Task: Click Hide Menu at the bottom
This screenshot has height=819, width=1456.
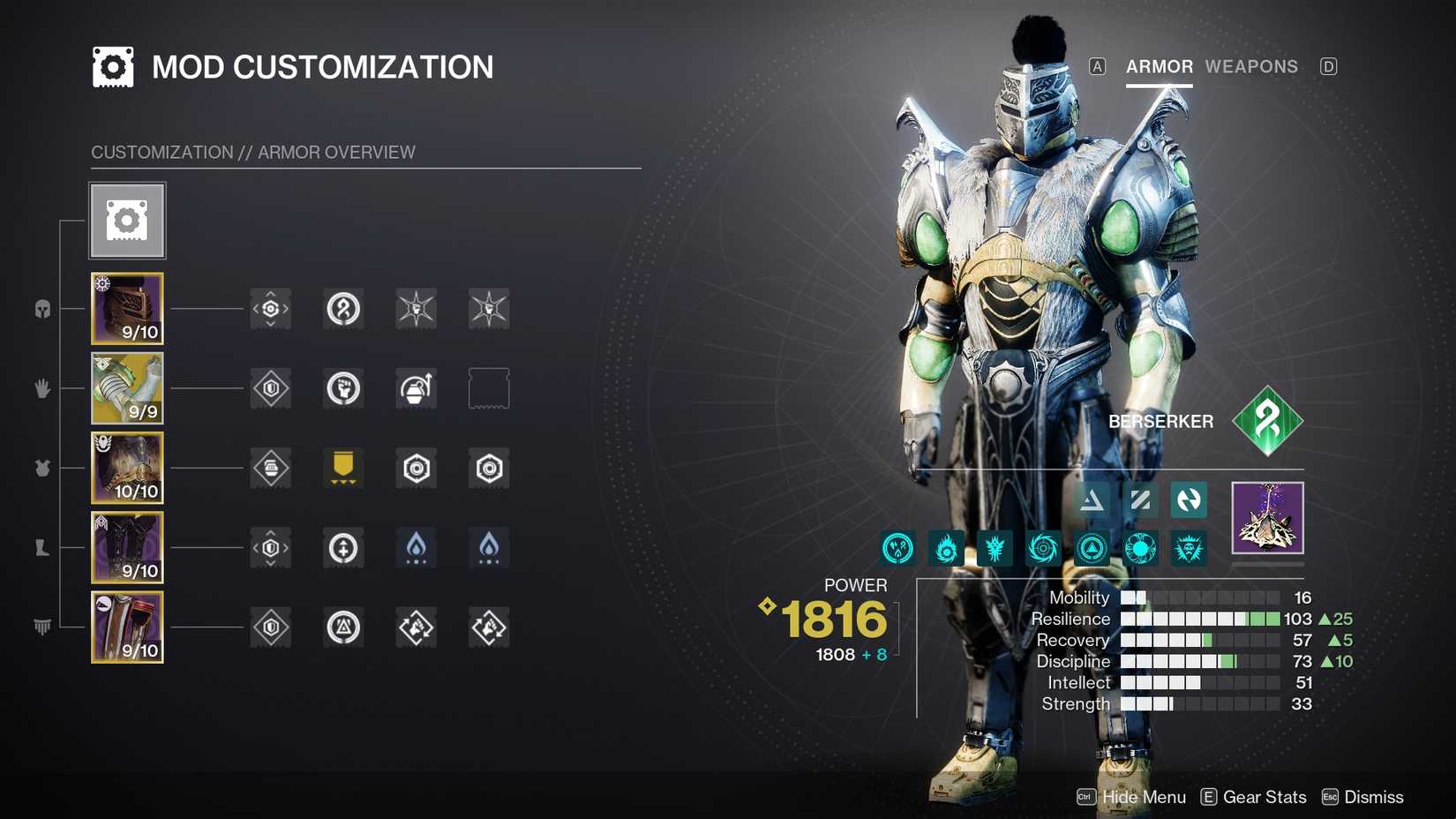Action: point(1143,796)
